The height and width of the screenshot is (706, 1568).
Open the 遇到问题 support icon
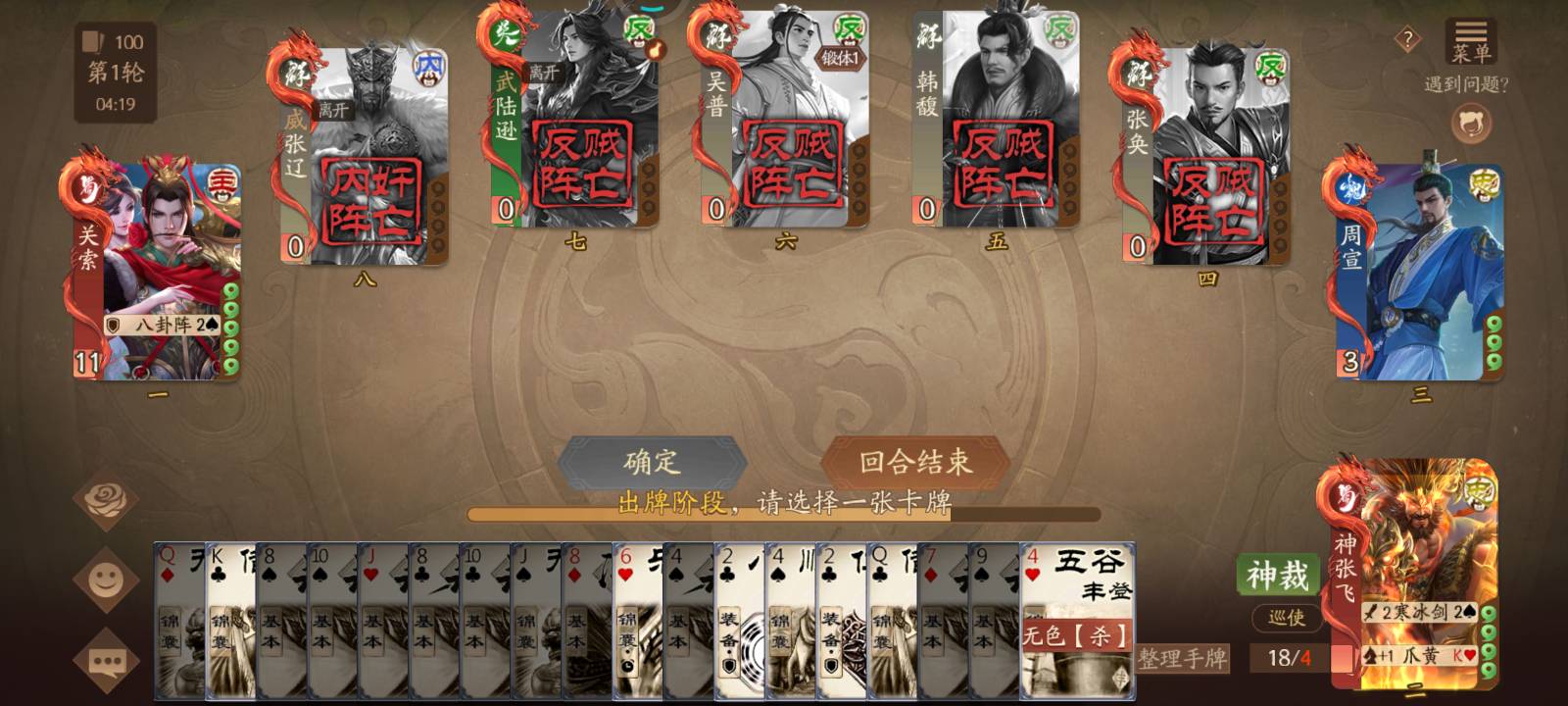click(1471, 124)
